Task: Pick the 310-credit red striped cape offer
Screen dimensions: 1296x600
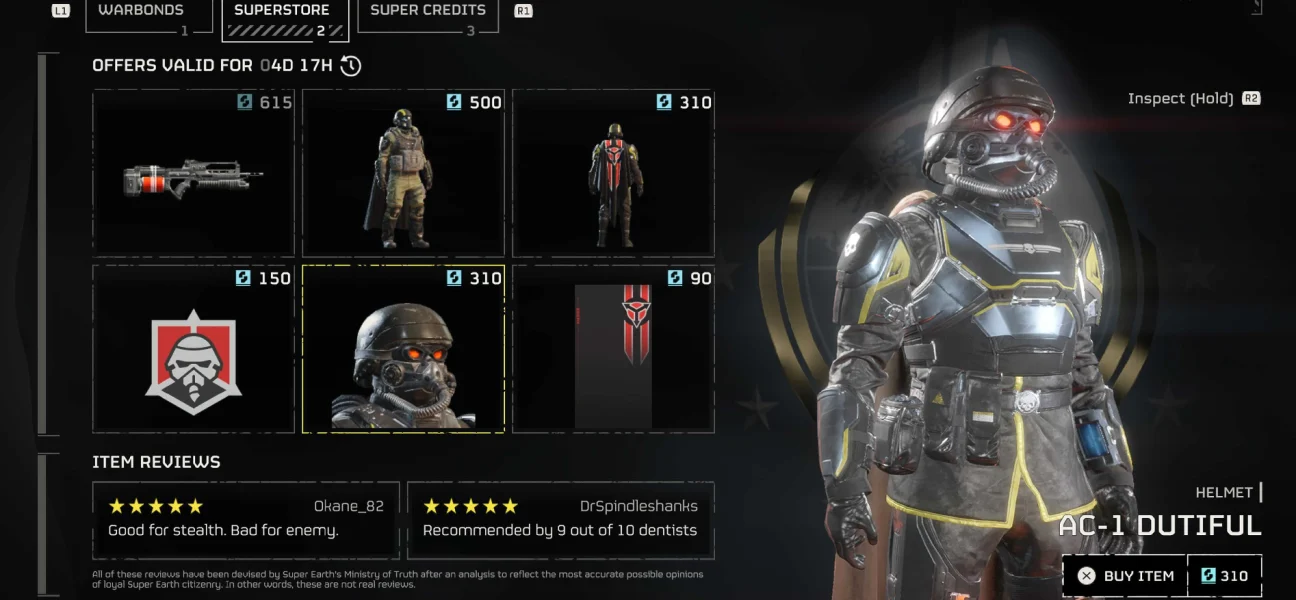Action: 614,173
